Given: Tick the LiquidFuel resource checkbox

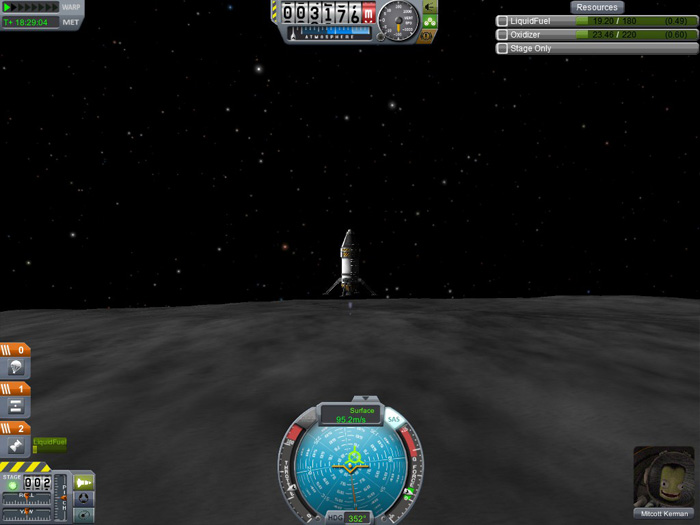Looking at the screenshot, I should 502,21.
